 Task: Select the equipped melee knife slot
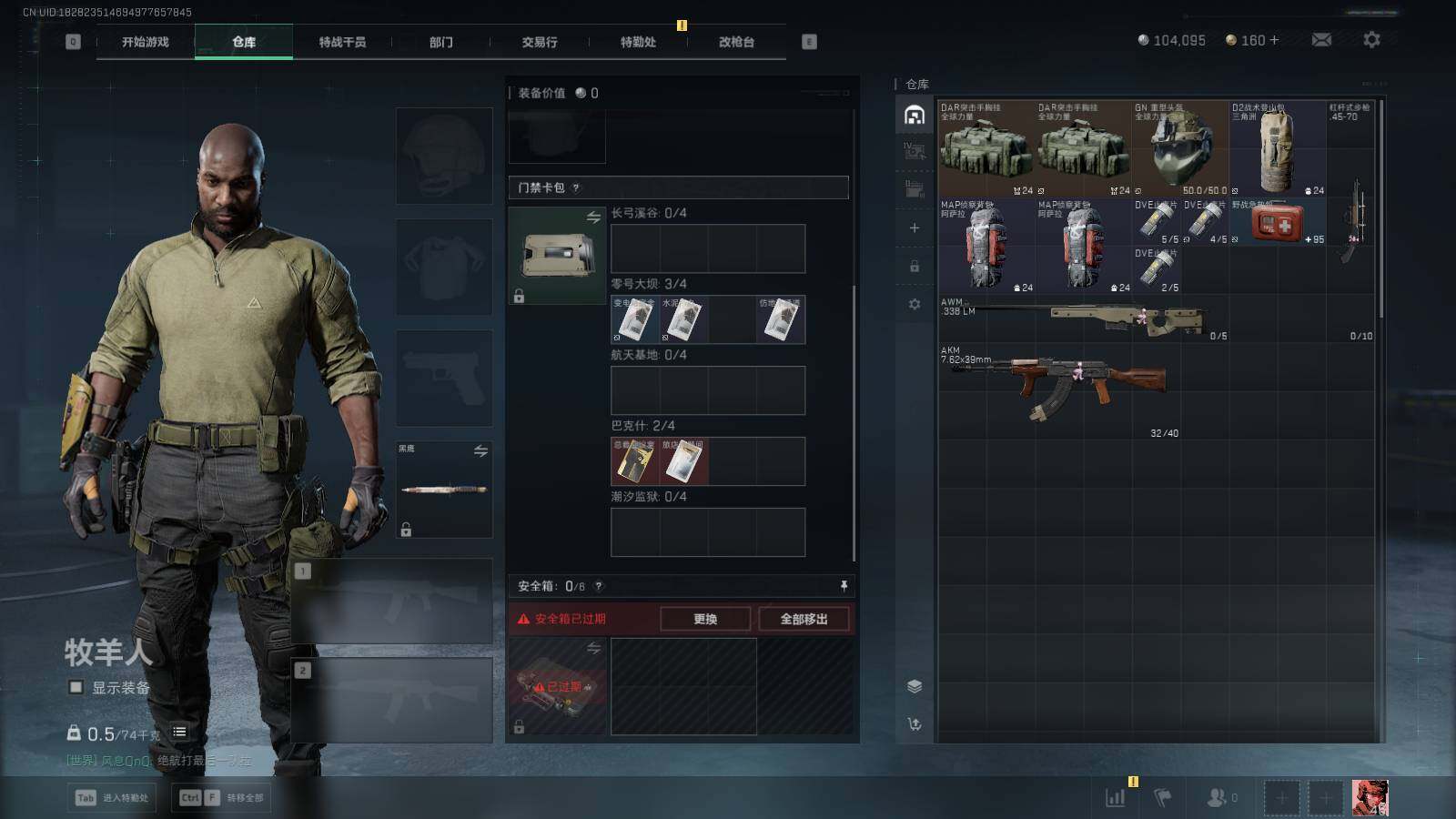pos(444,490)
